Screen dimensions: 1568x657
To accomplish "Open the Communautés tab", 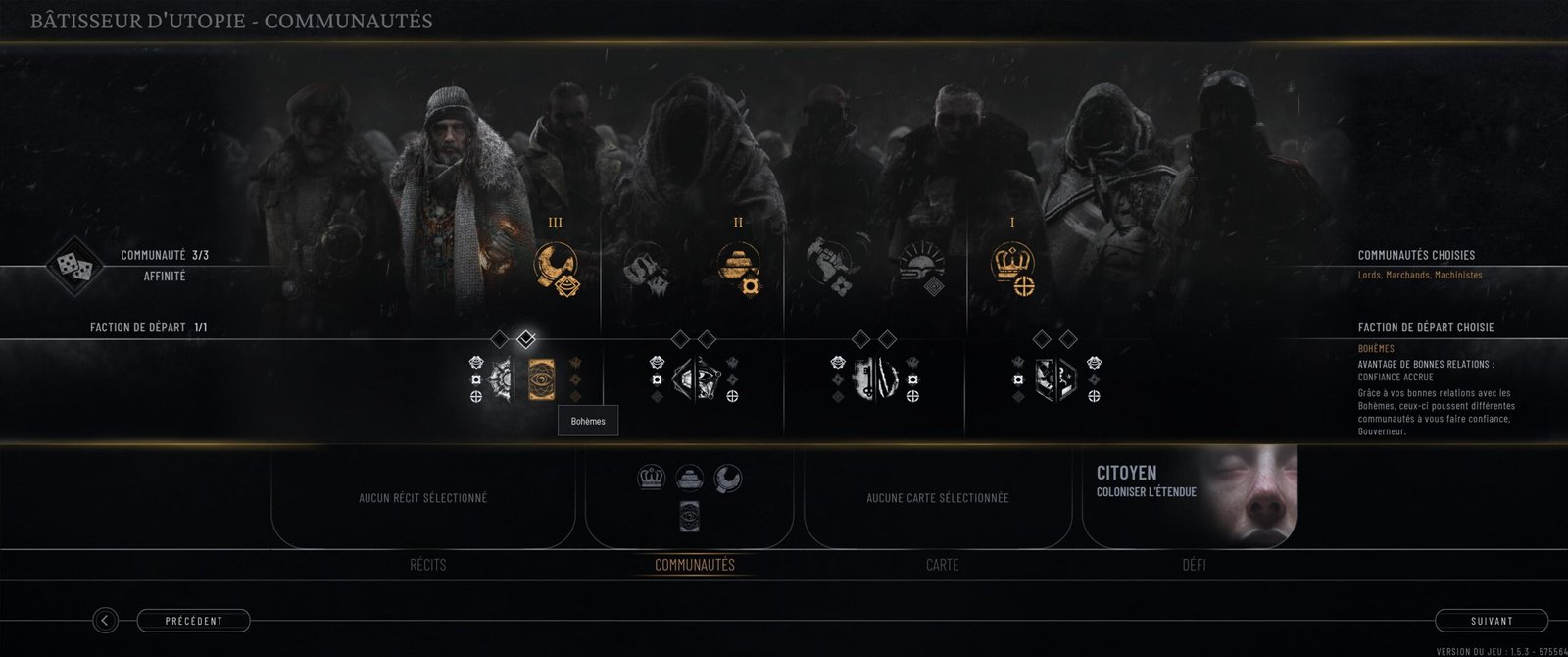I will 694,565.
